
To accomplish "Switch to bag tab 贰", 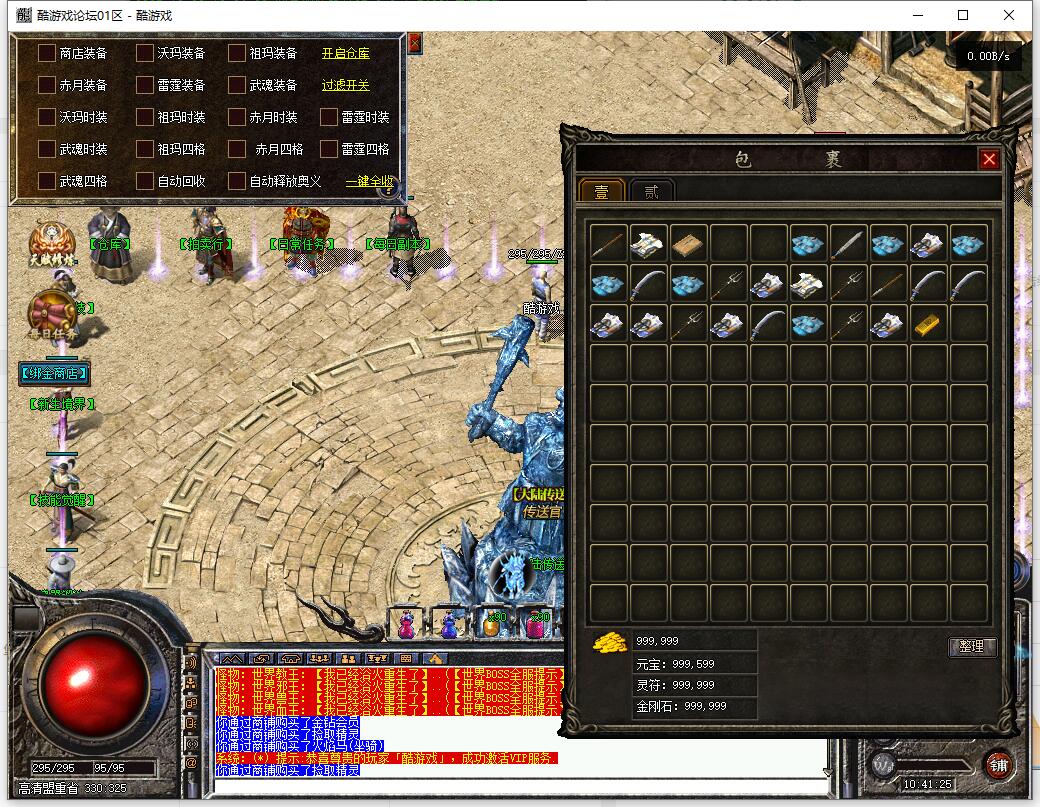I will [x=652, y=192].
